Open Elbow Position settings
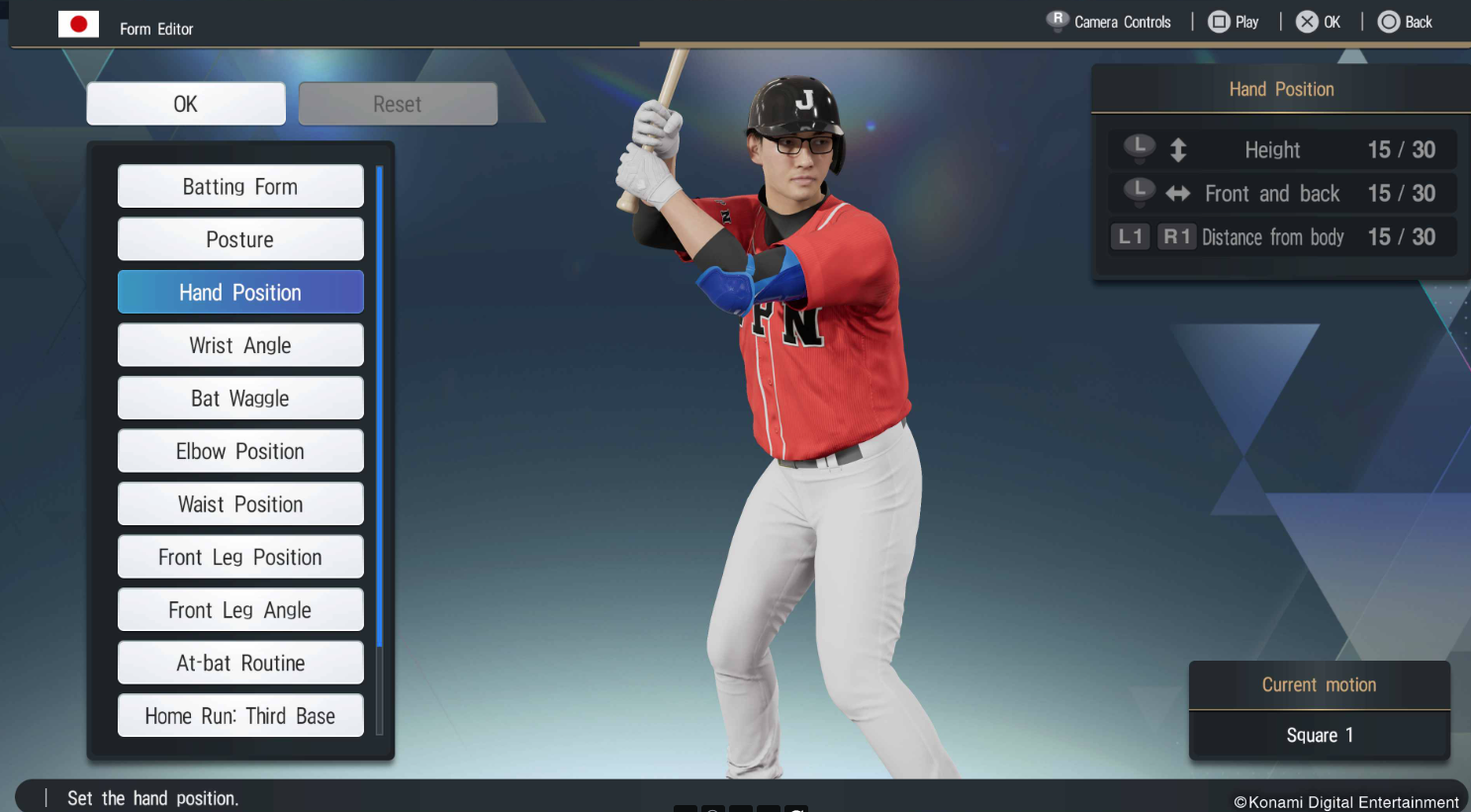 tap(240, 451)
